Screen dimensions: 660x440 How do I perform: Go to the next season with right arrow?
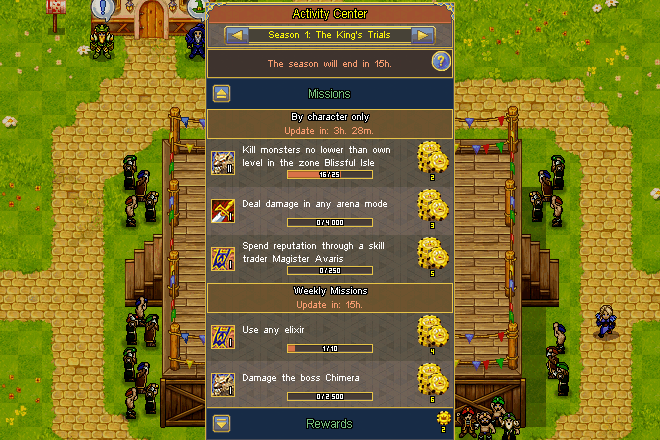click(423, 35)
